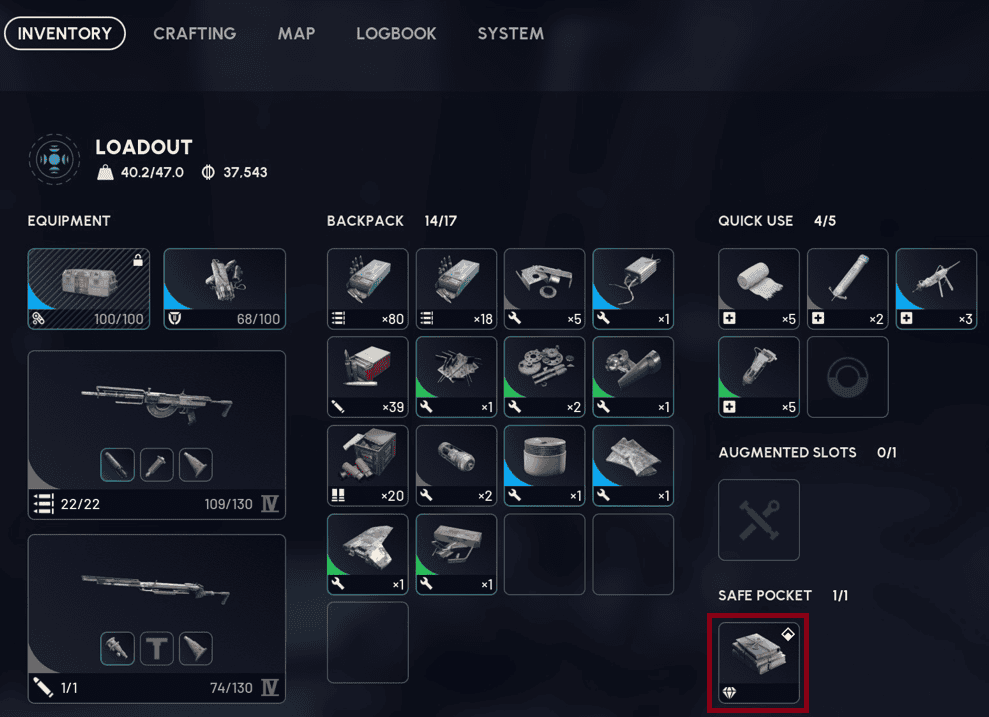The height and width of the screenshot is (717, 989).
Task: Open the Map tab
Action: pos(296,33)
